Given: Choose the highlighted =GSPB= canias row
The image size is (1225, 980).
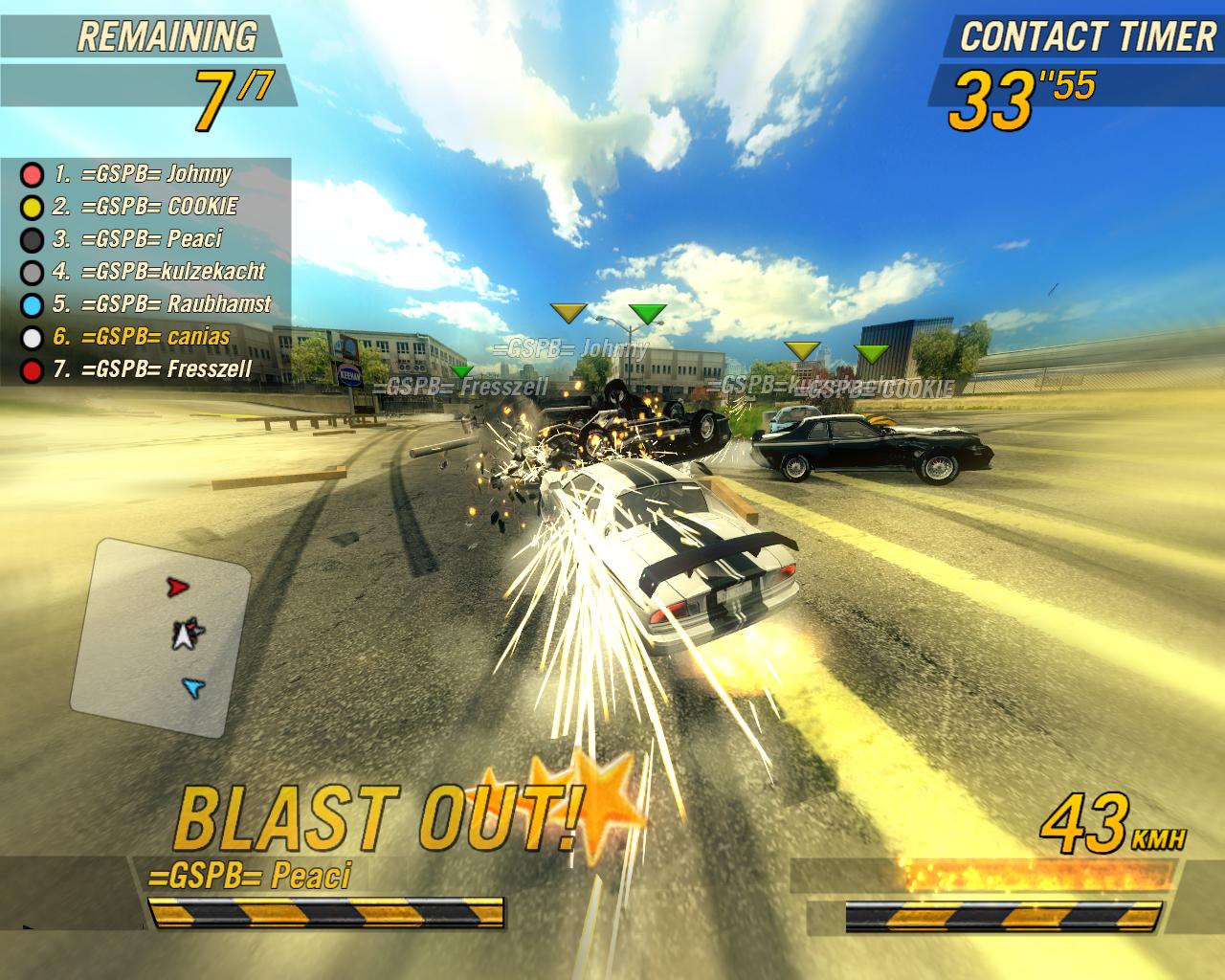Looking at the screenshot, I should 155,337.
